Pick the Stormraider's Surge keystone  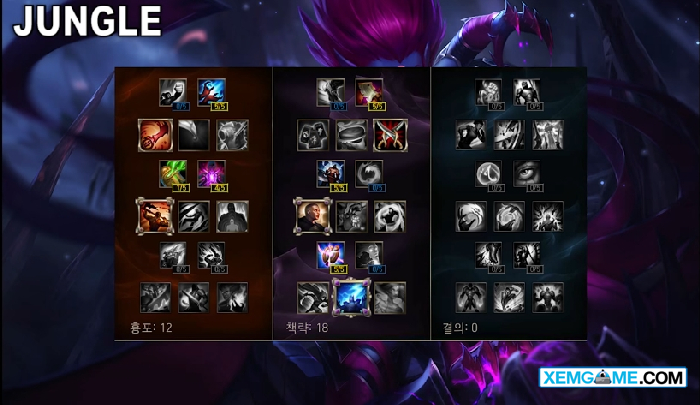click(x=310, y=296)
